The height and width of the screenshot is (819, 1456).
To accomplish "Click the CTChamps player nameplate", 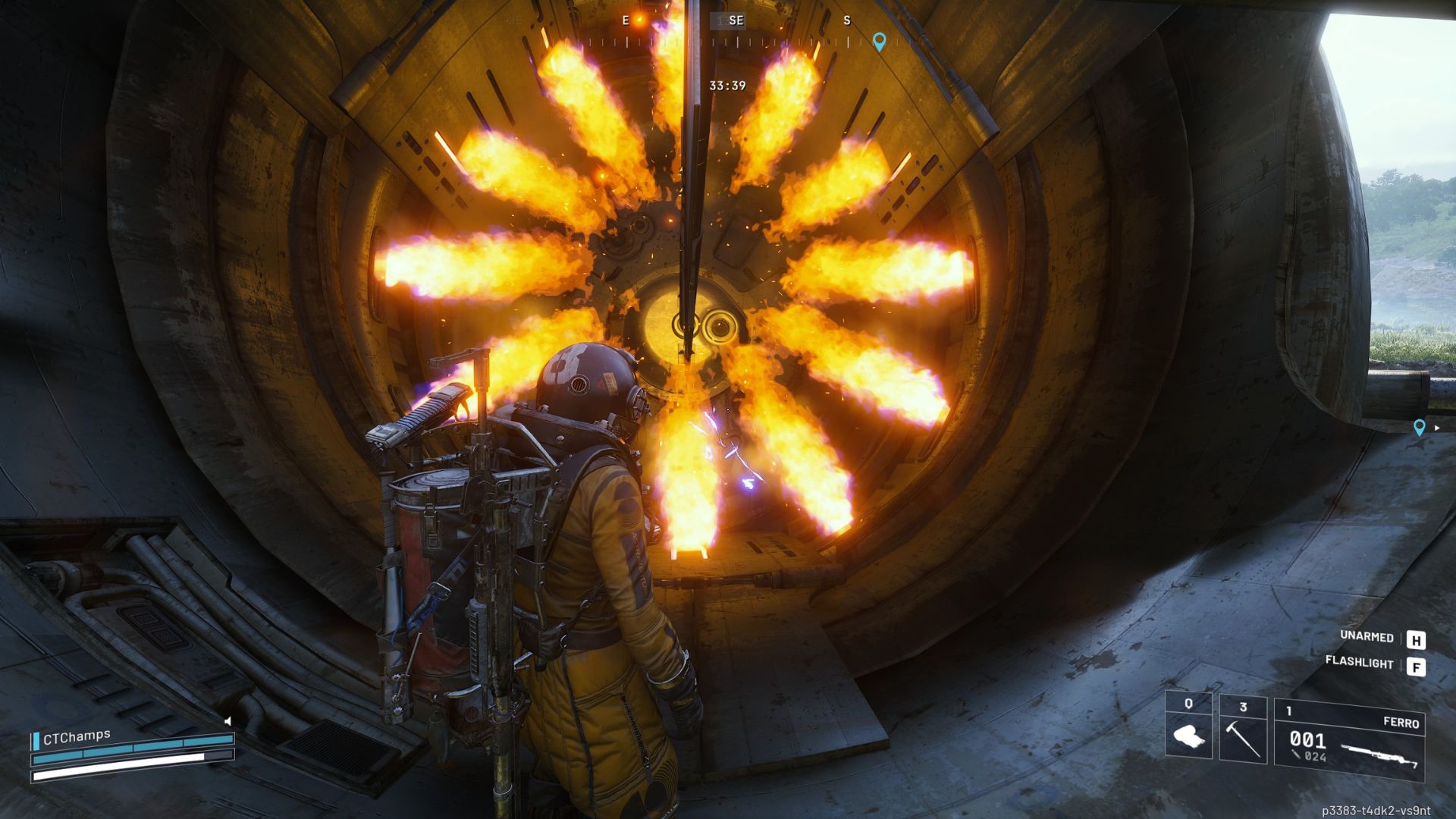I will 77,736.
